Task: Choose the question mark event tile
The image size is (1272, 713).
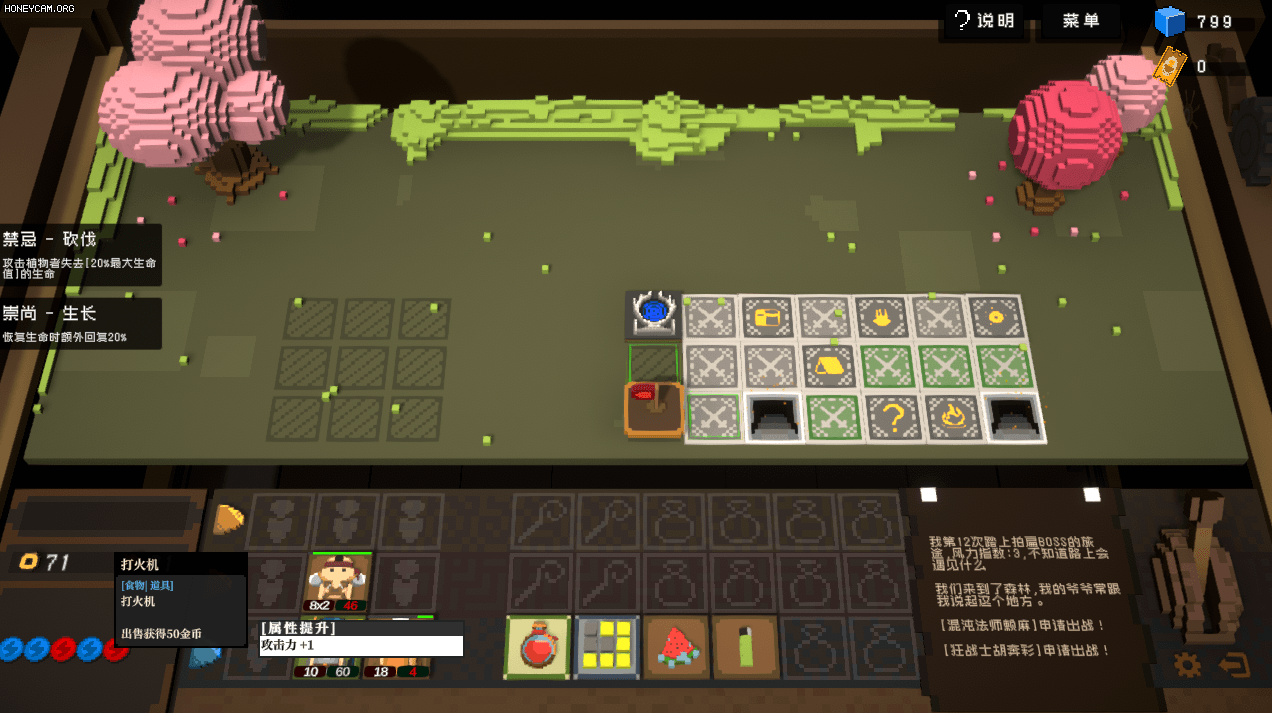Action: pyautogui.click(x=892, y=417)
